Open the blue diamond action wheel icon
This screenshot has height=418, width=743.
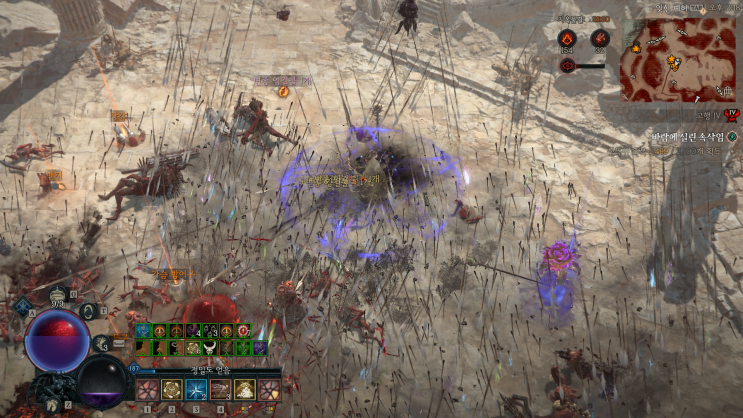(x=20, y=305)
